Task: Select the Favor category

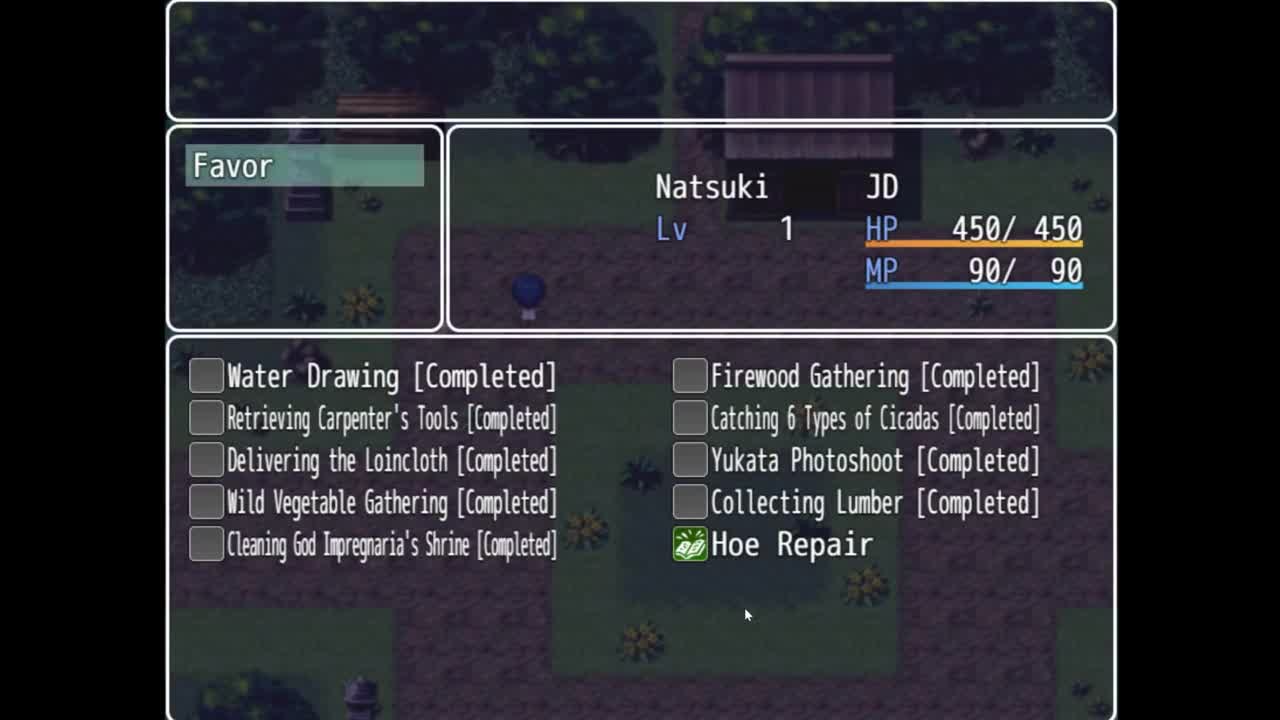Action: [304, 166]
